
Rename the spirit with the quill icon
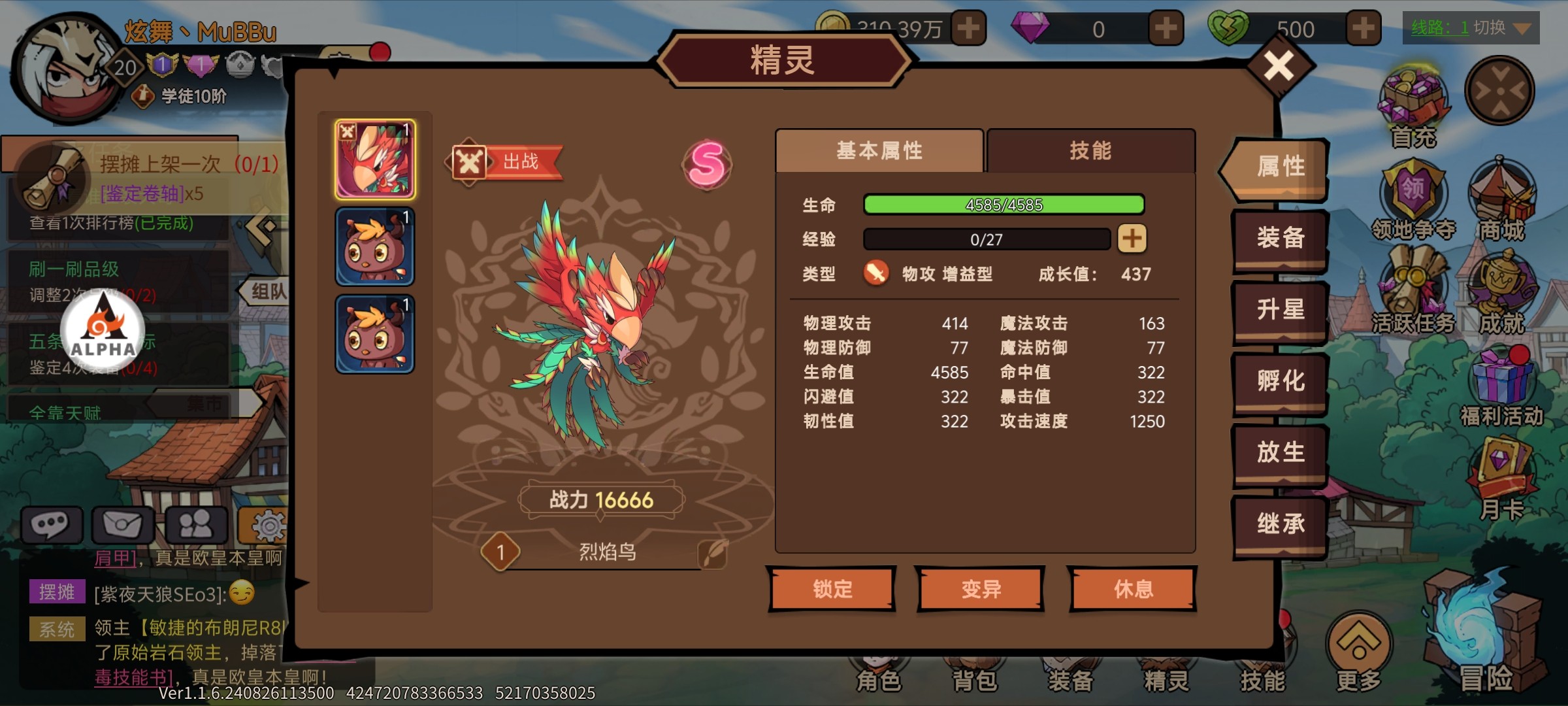pyautogui.click(x=713, y=553)
